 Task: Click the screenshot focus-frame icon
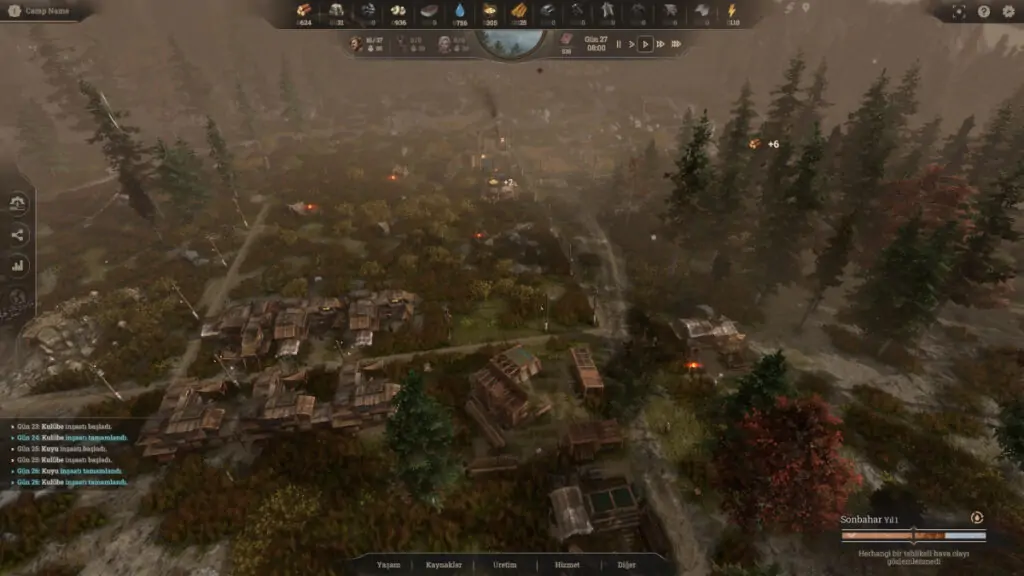coord(959,11)
